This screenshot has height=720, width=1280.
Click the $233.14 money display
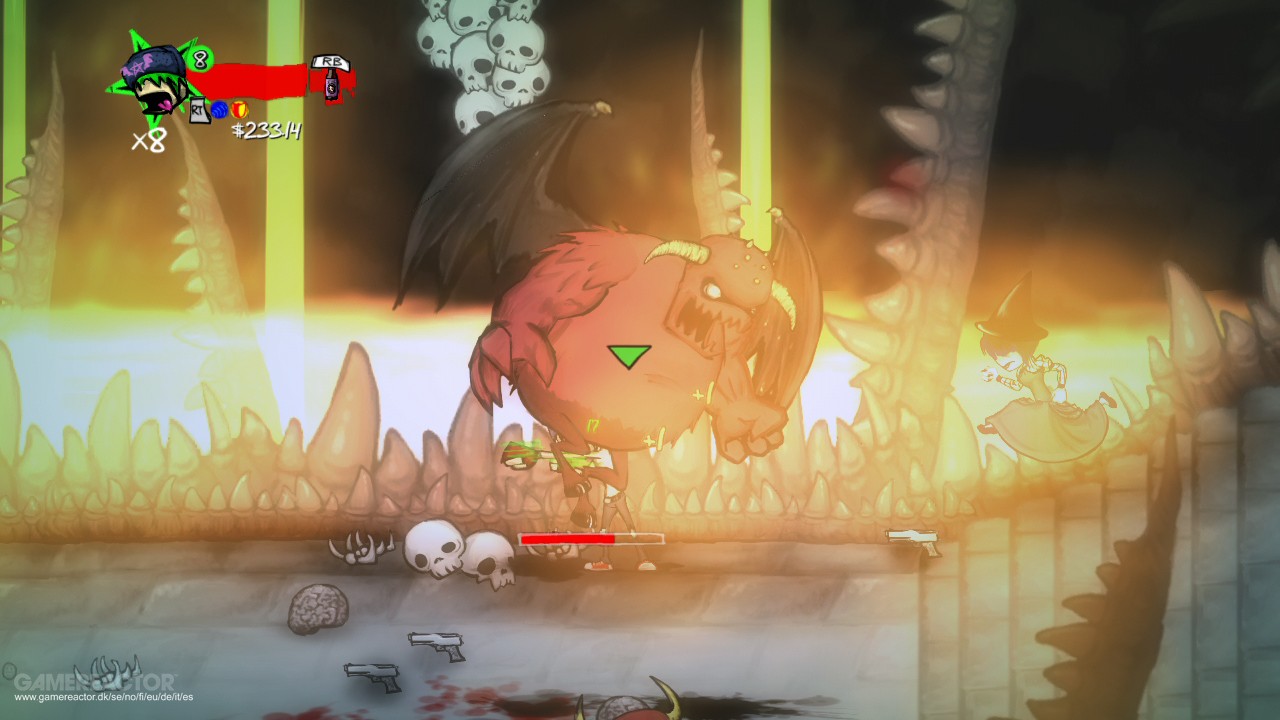point(266,128)
